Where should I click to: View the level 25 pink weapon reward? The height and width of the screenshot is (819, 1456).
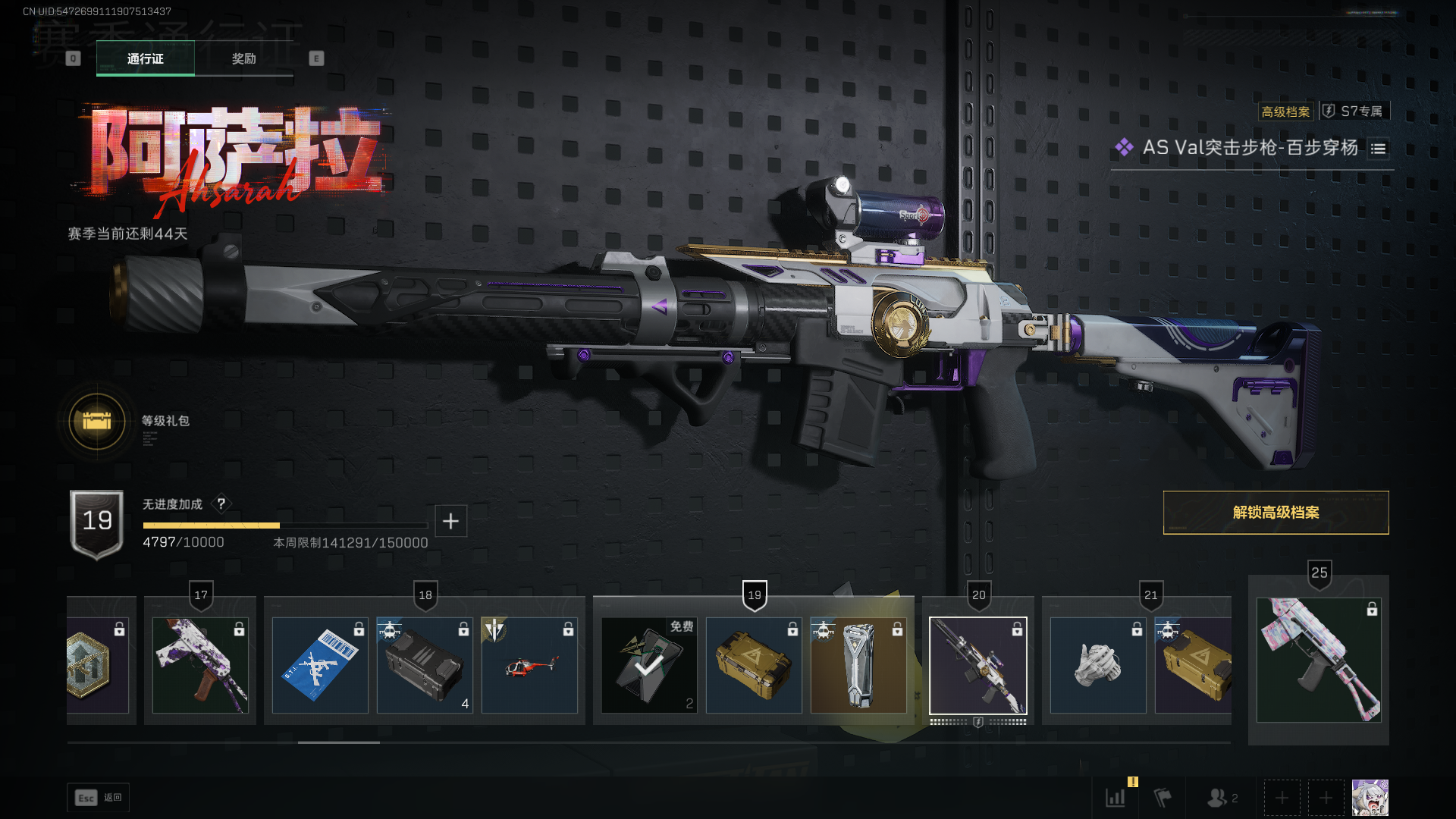pos(1318,660)
